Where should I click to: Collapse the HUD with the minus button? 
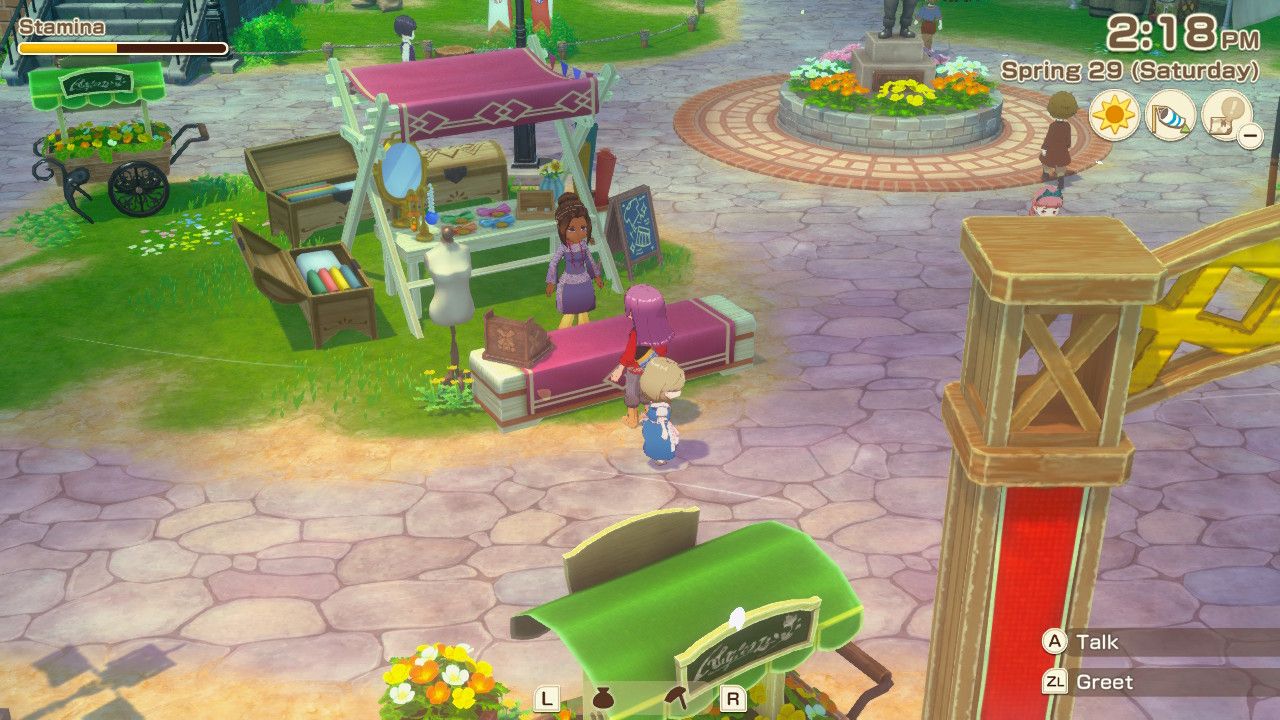click(x=1250, y=134)
